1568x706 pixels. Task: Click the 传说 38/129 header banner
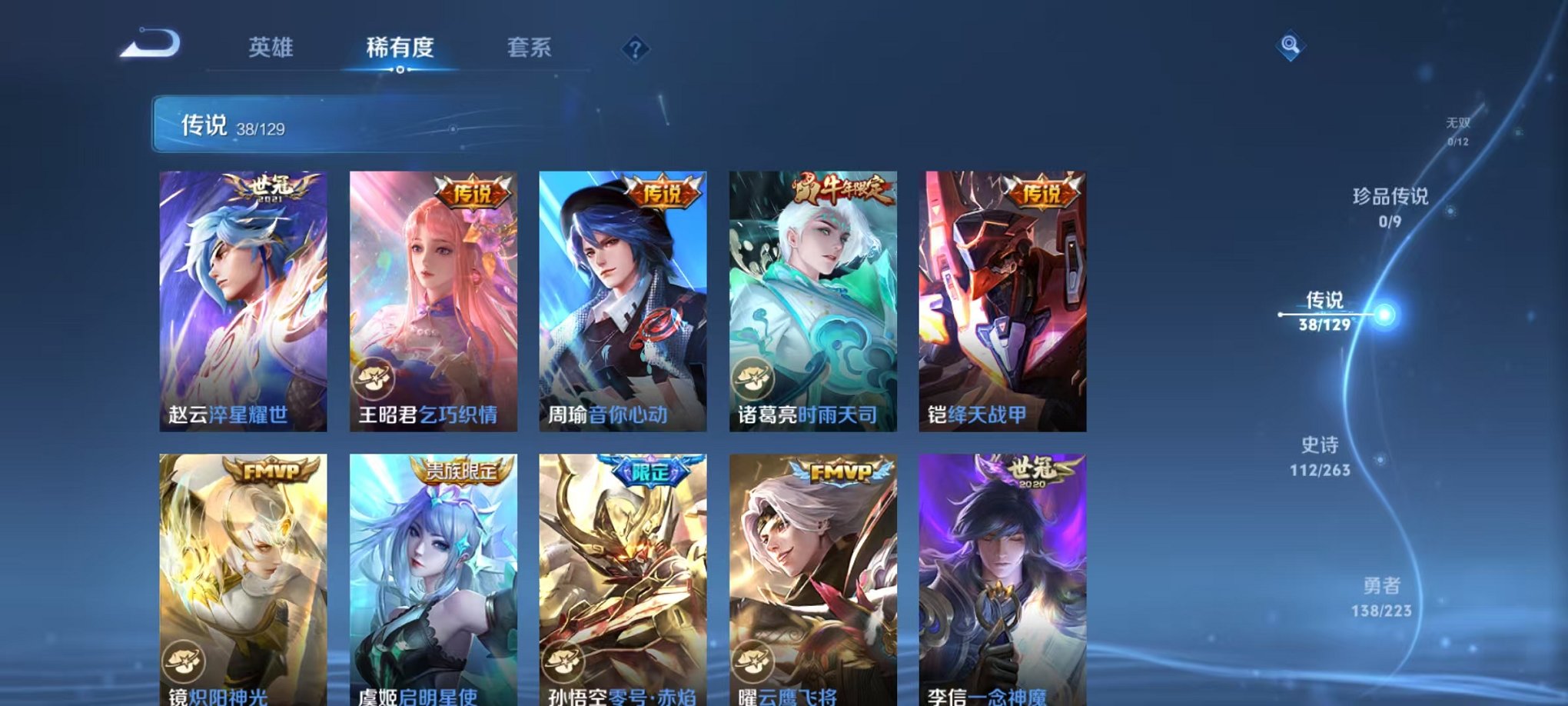[246, 127]
